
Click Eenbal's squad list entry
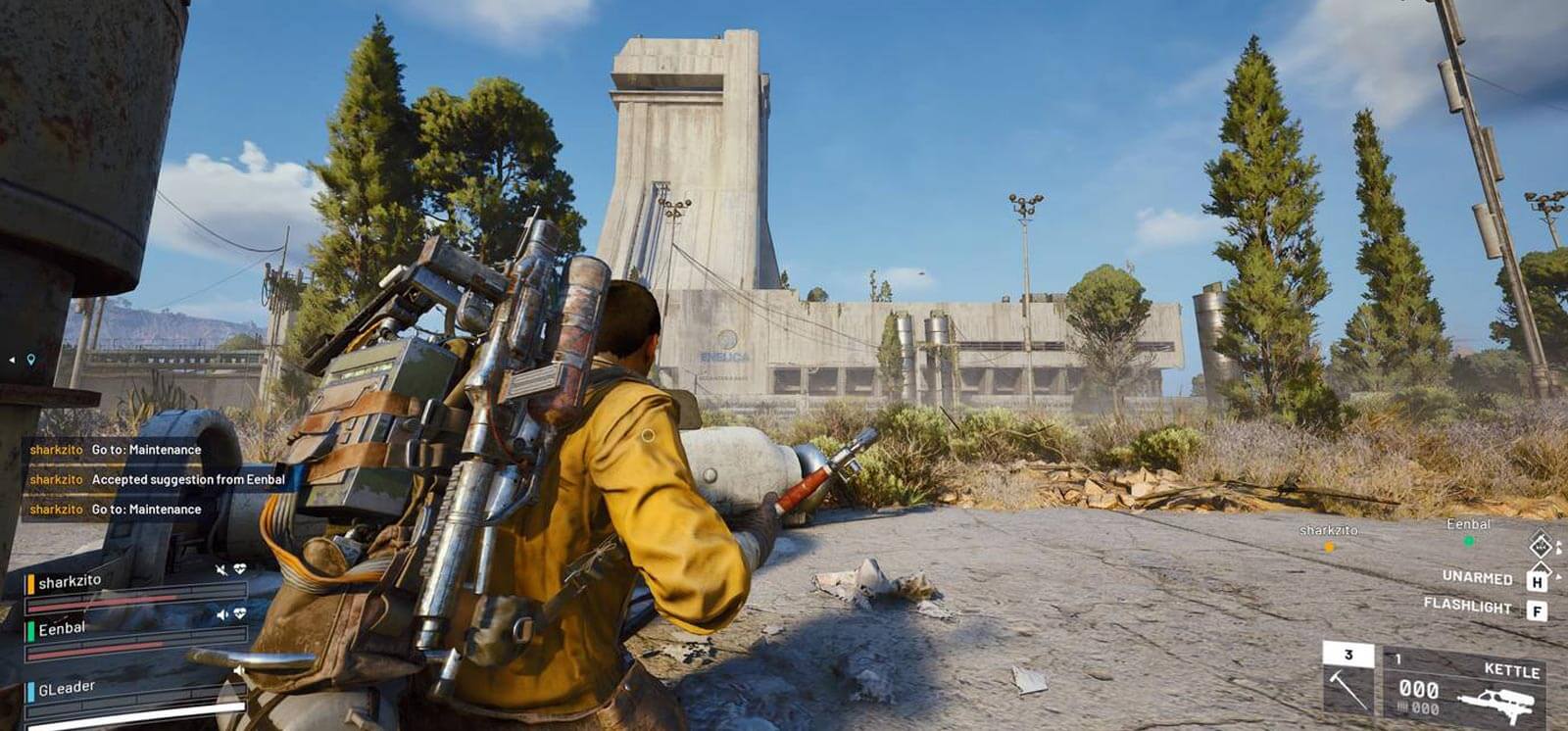(x=63, y=628)
